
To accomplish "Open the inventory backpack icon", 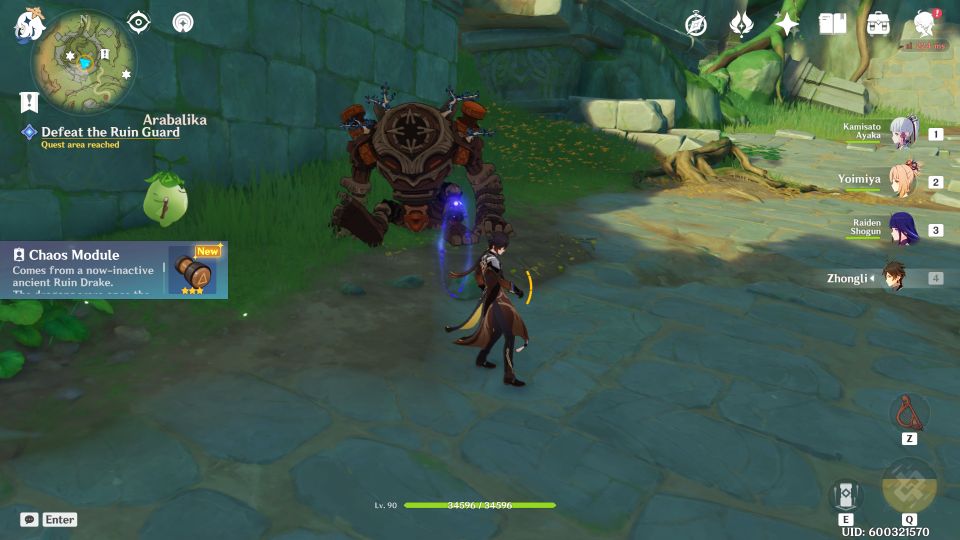I will [x=878, y=24].
